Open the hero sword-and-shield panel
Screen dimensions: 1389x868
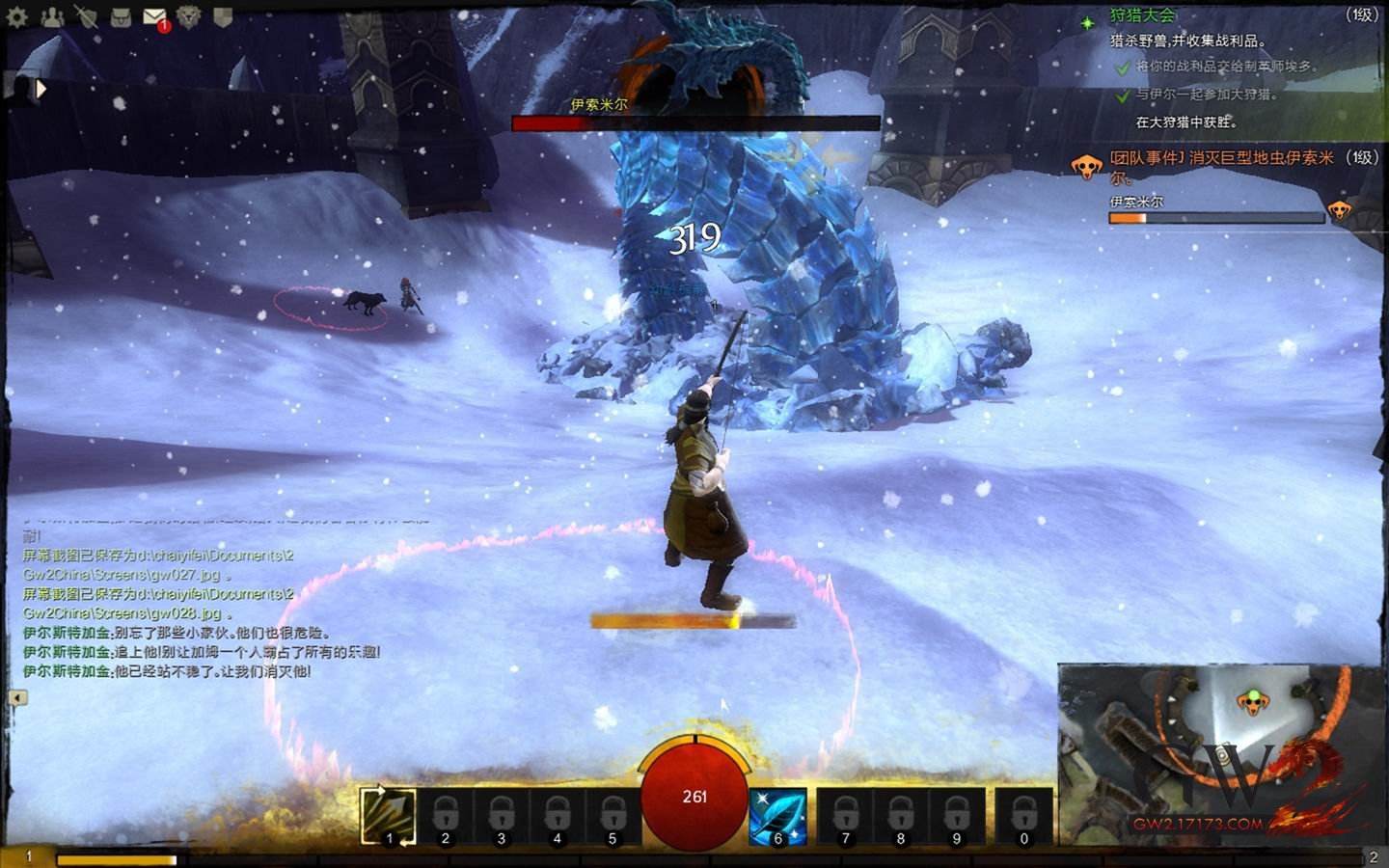(86, 15)
